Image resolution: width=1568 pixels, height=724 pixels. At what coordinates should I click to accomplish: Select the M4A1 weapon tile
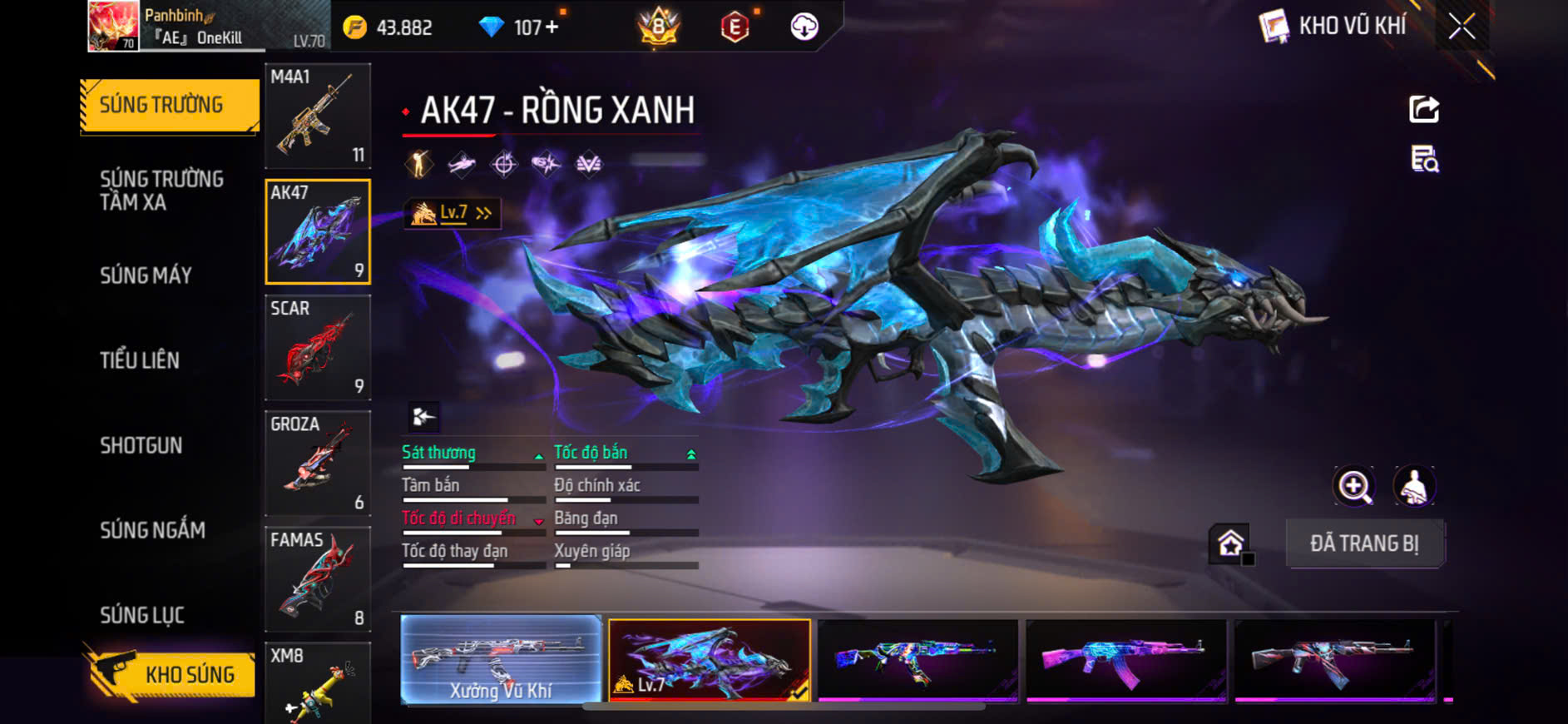tap(318, 116)
